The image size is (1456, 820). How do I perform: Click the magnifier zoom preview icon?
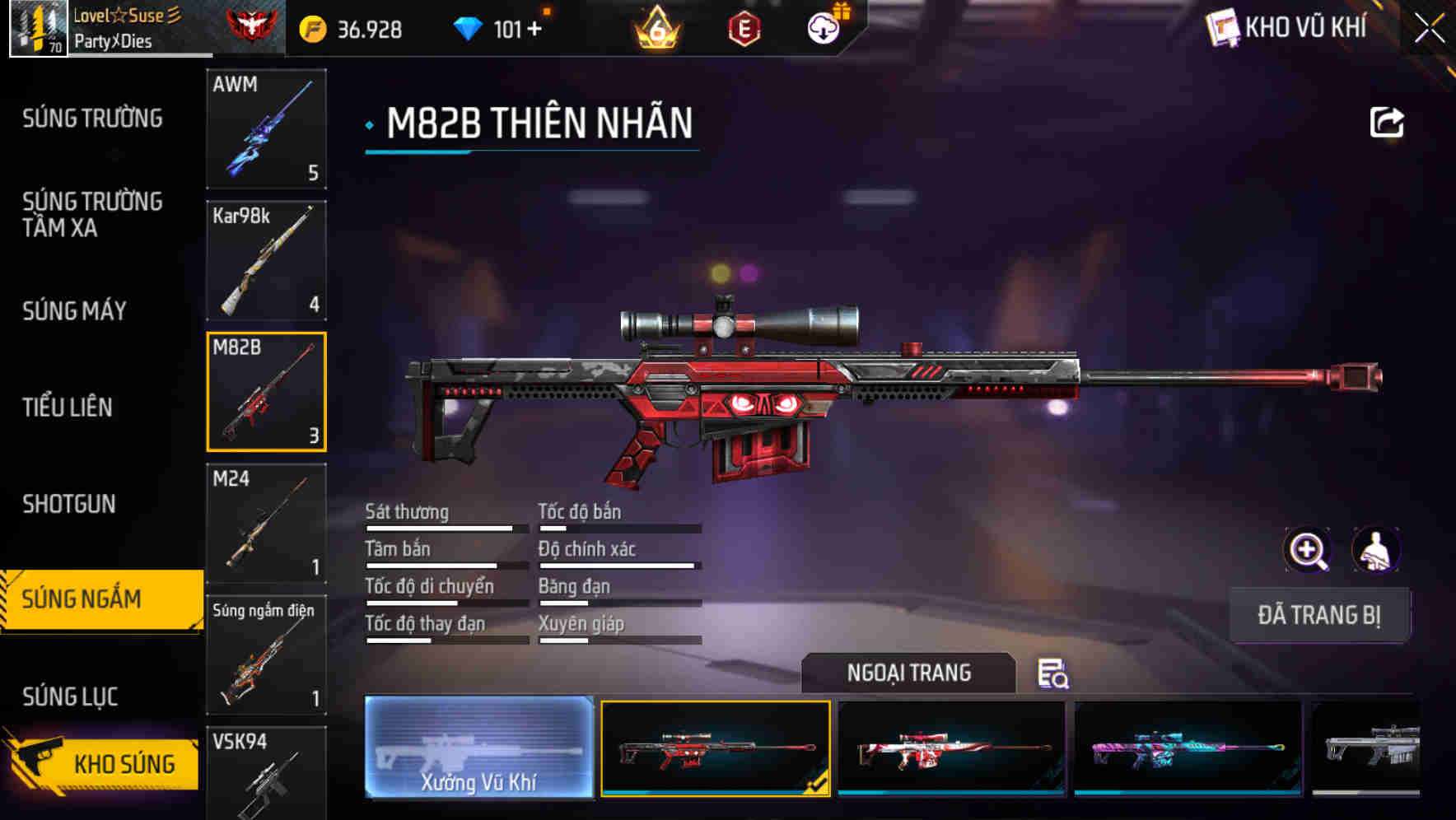click(1308, 550)
